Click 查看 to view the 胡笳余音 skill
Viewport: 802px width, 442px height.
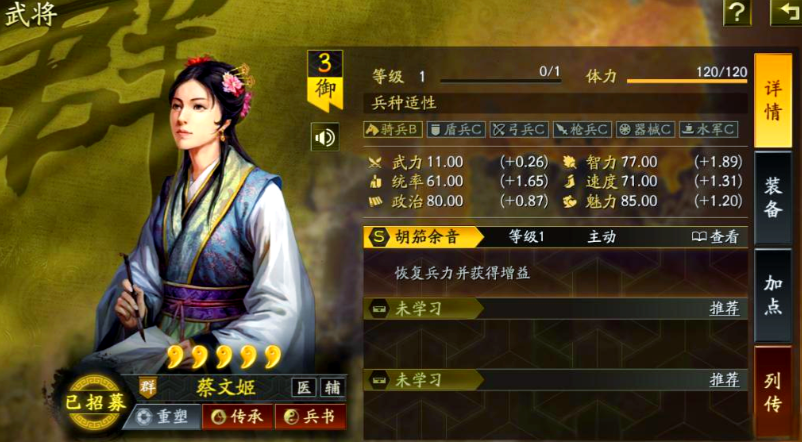pos(717,237)
